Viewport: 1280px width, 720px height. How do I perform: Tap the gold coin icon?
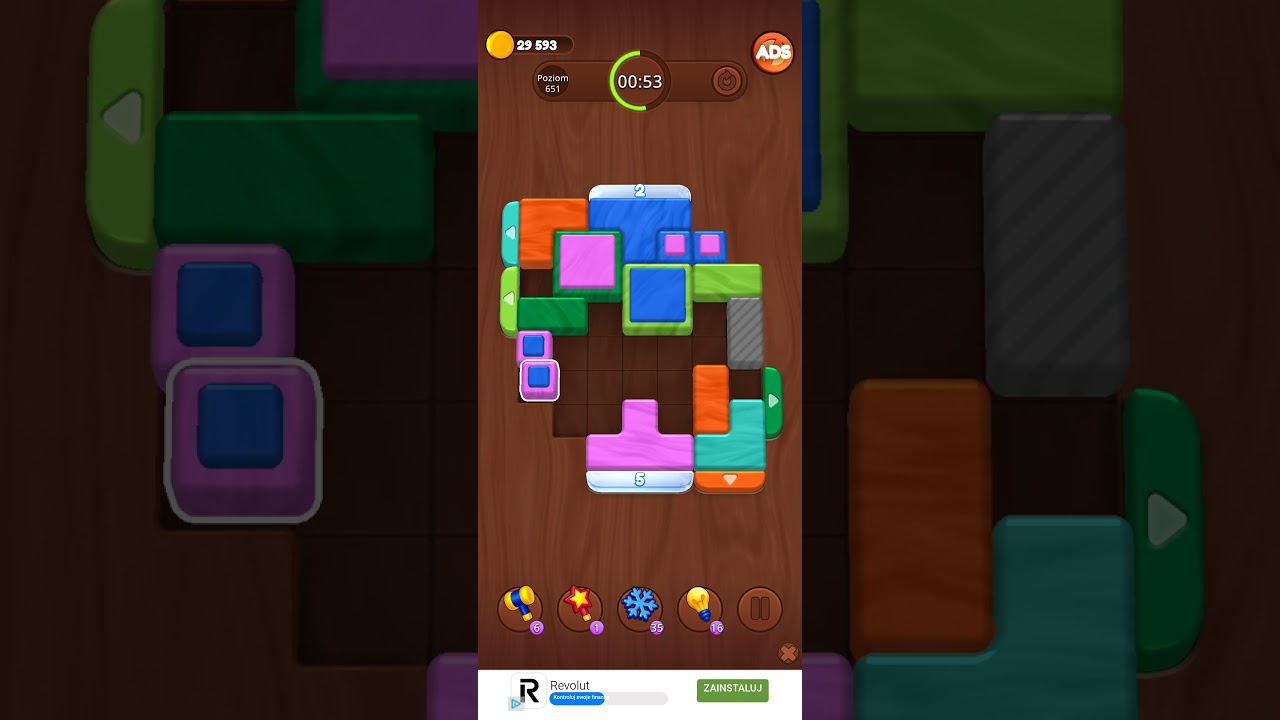[500, 44]
